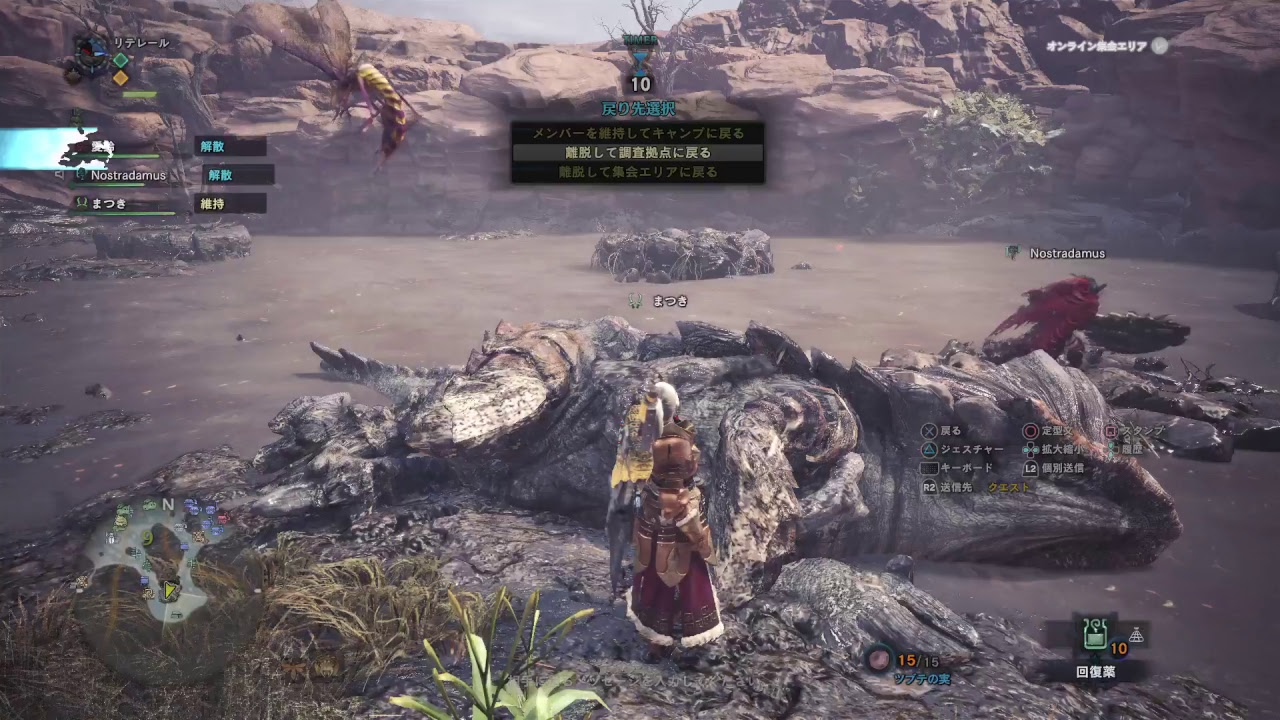Viewport: 1280px width, 720px height.
Task: Select まつき in the party list
Action: point(110,203)
